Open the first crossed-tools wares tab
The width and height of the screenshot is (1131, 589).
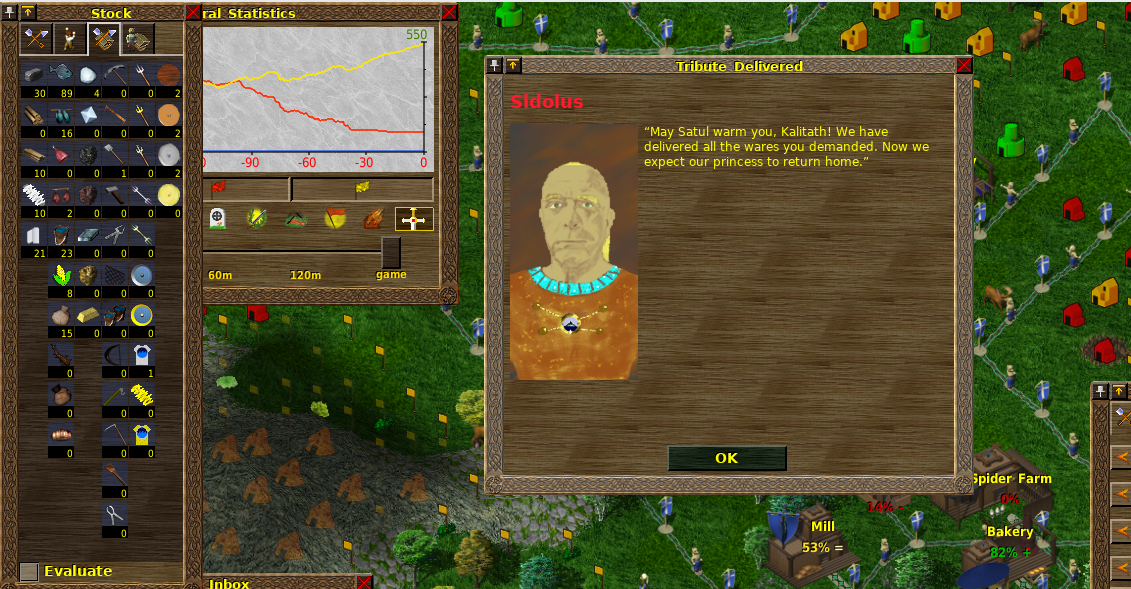[x=36, y=39]
